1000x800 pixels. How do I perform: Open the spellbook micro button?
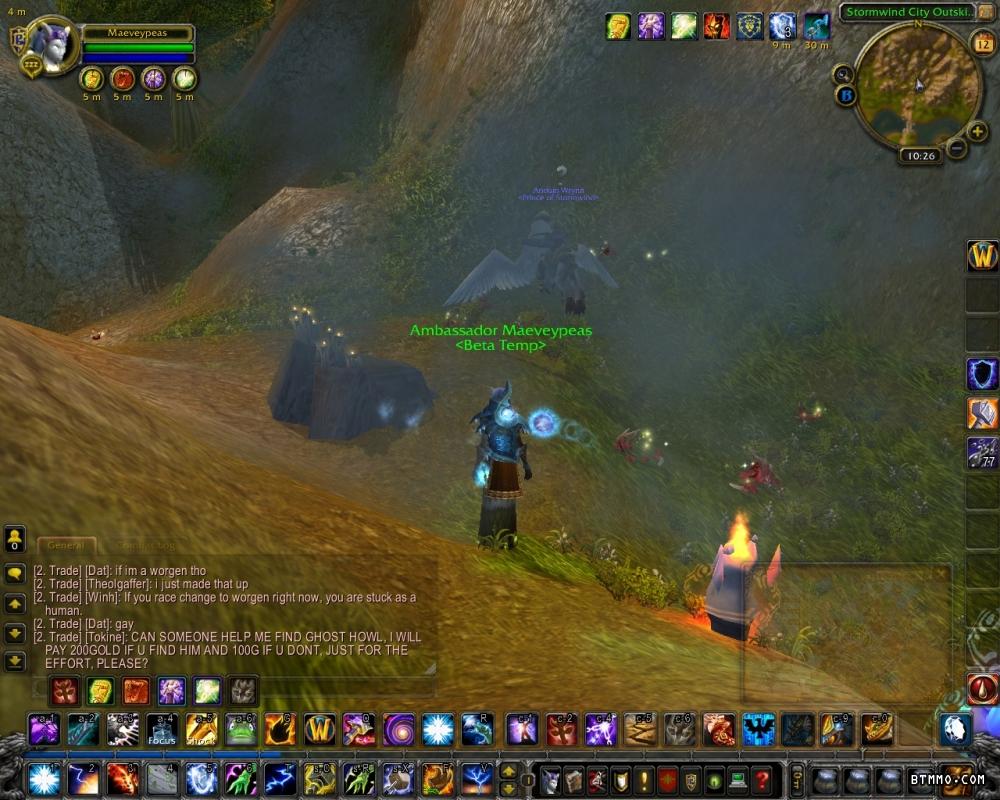tap(574, 779)
